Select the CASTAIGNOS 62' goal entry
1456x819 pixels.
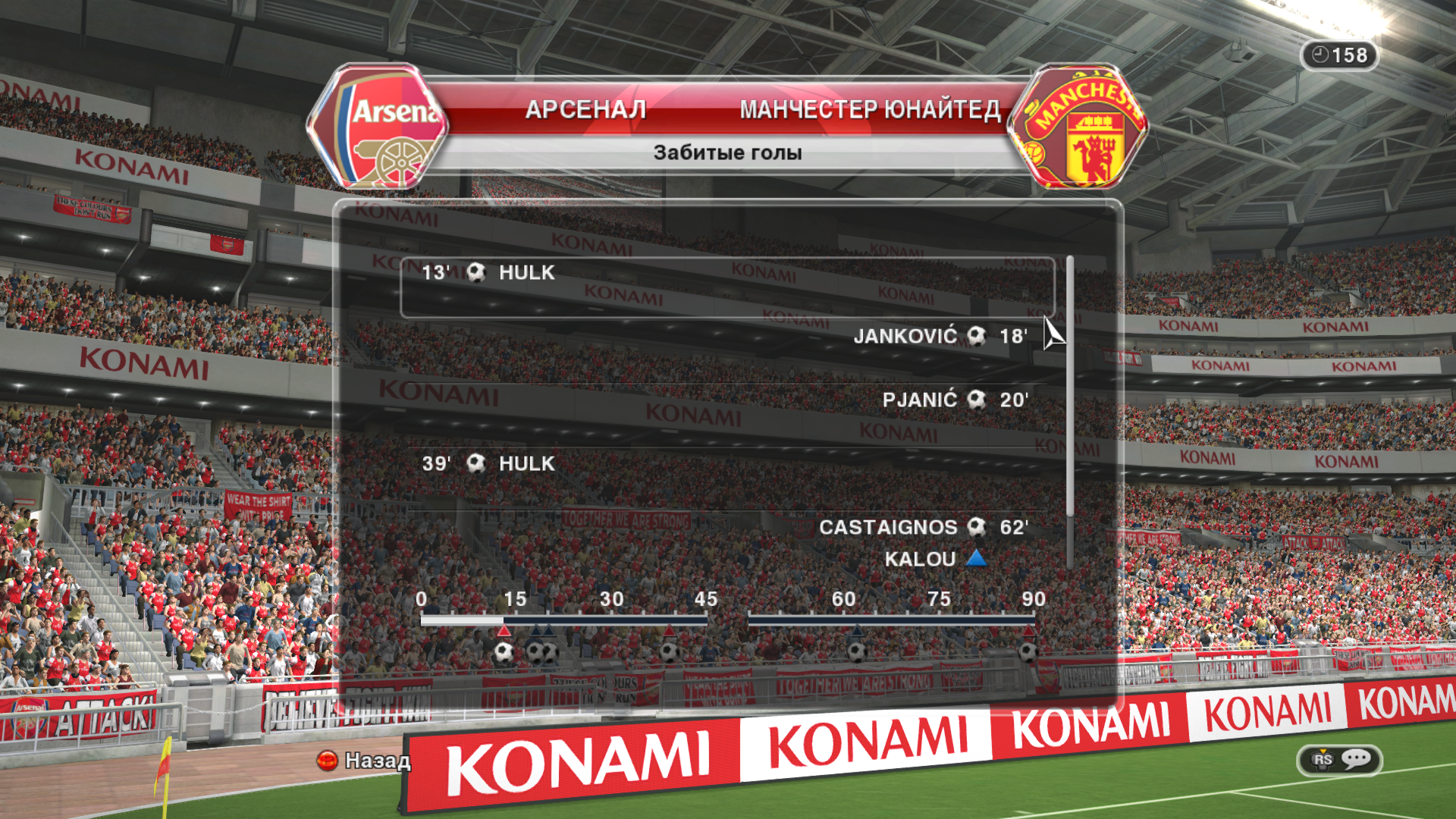(x=923, y=527)
